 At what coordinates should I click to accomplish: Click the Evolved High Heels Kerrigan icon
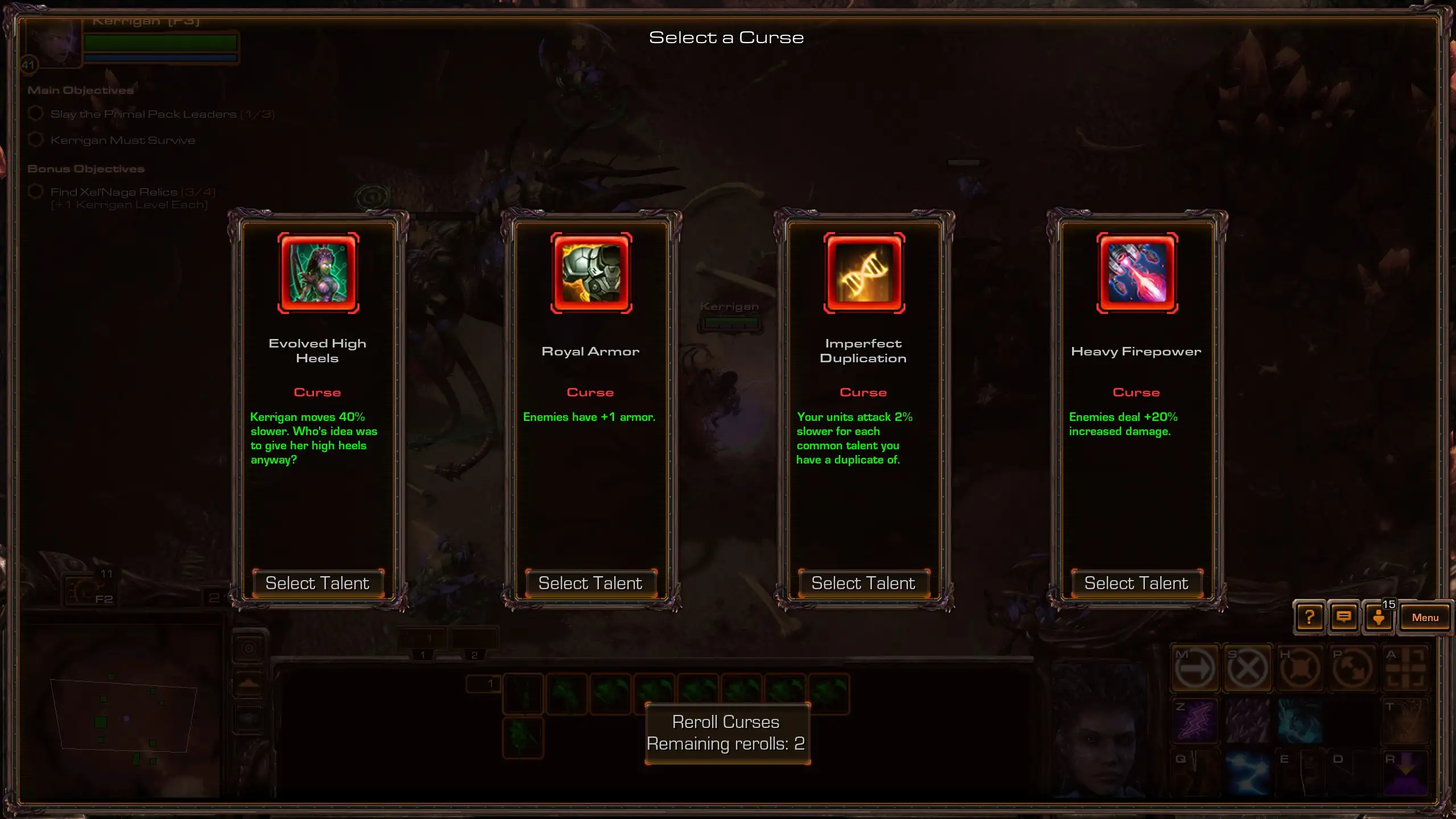tap(318, 273)
